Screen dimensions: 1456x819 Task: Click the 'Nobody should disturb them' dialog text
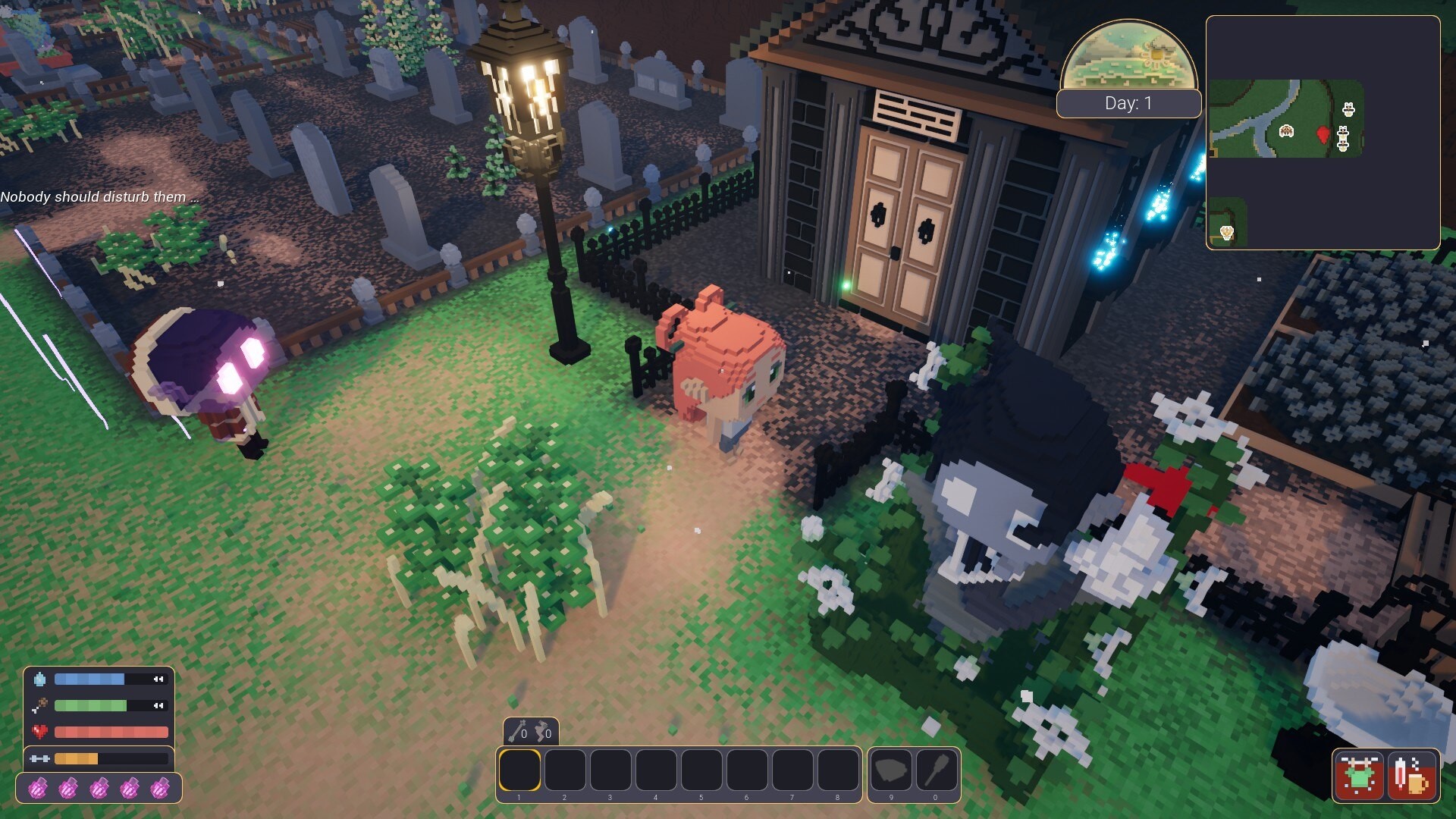click(x=99, y=196)
